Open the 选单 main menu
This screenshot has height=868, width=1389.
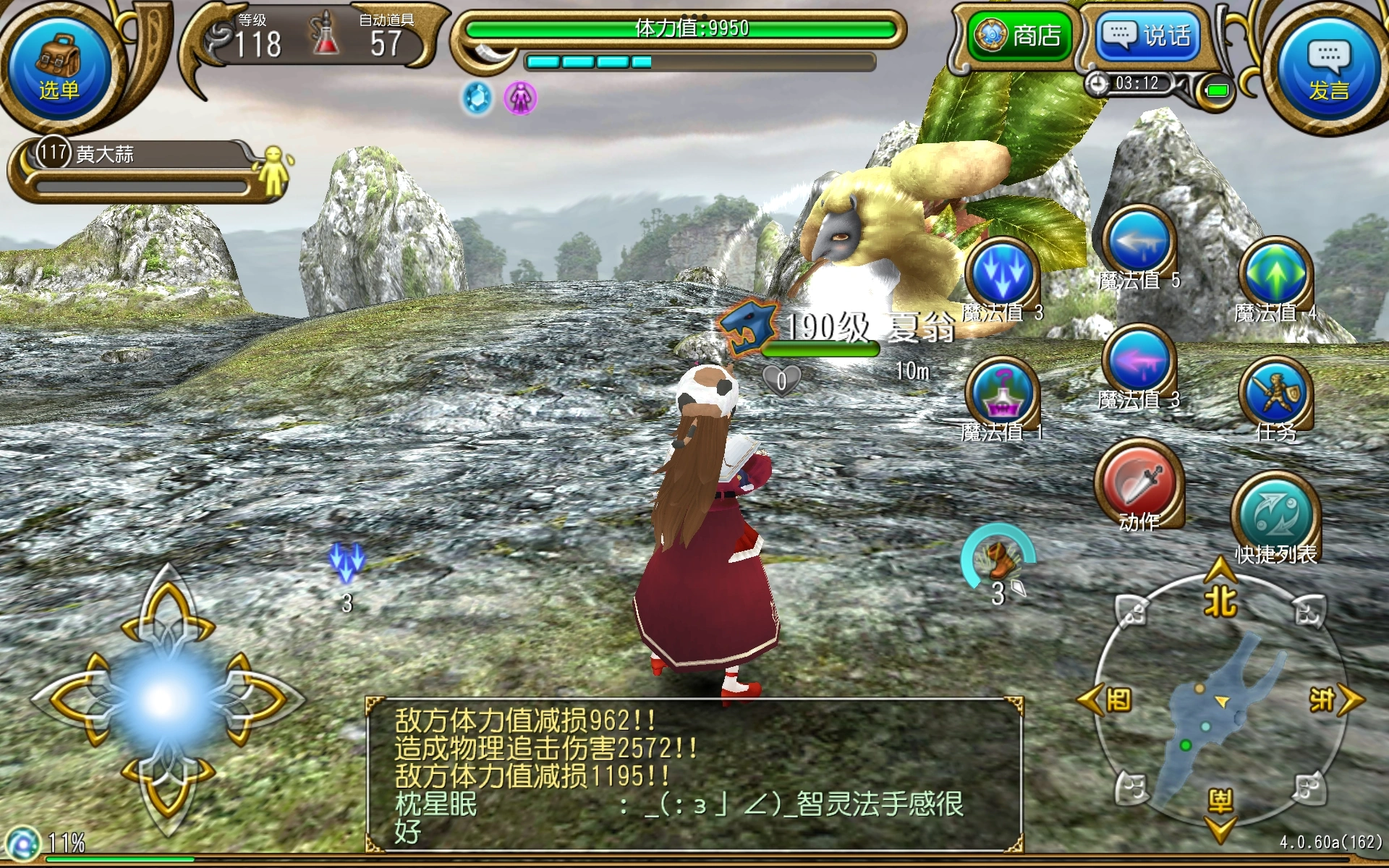[x=58, y=65]
